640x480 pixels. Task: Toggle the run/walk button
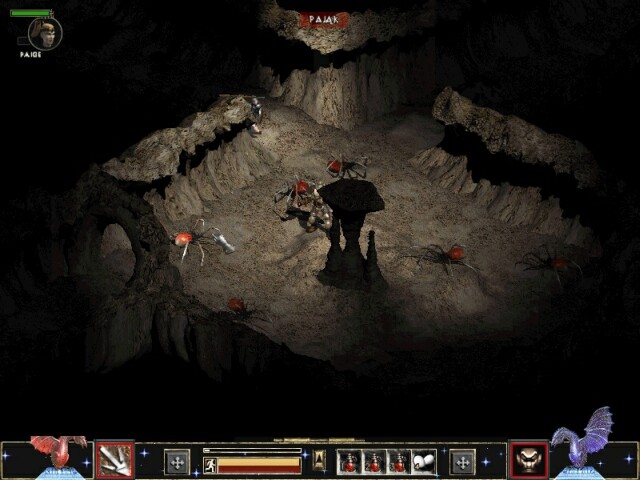(210, 465)
